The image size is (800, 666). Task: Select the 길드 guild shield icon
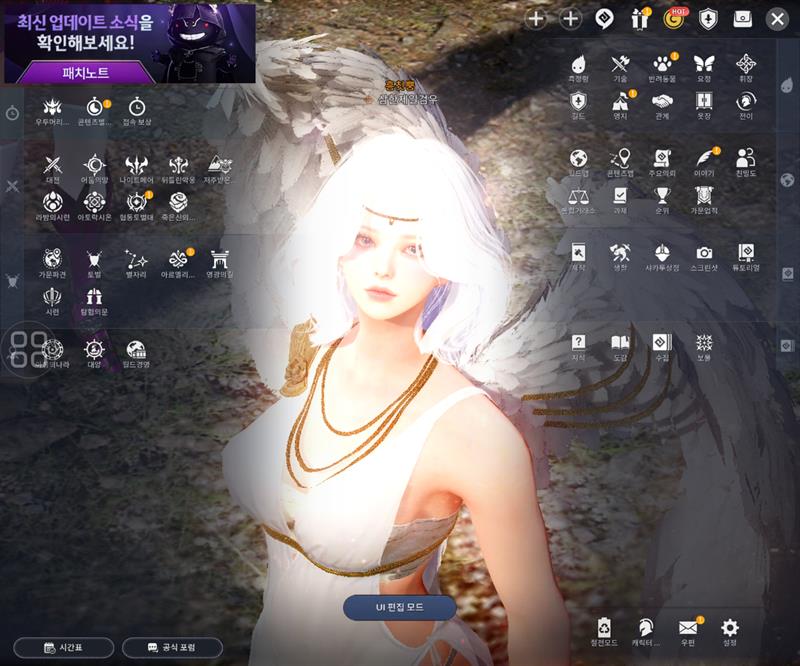(x=578, y=104)
